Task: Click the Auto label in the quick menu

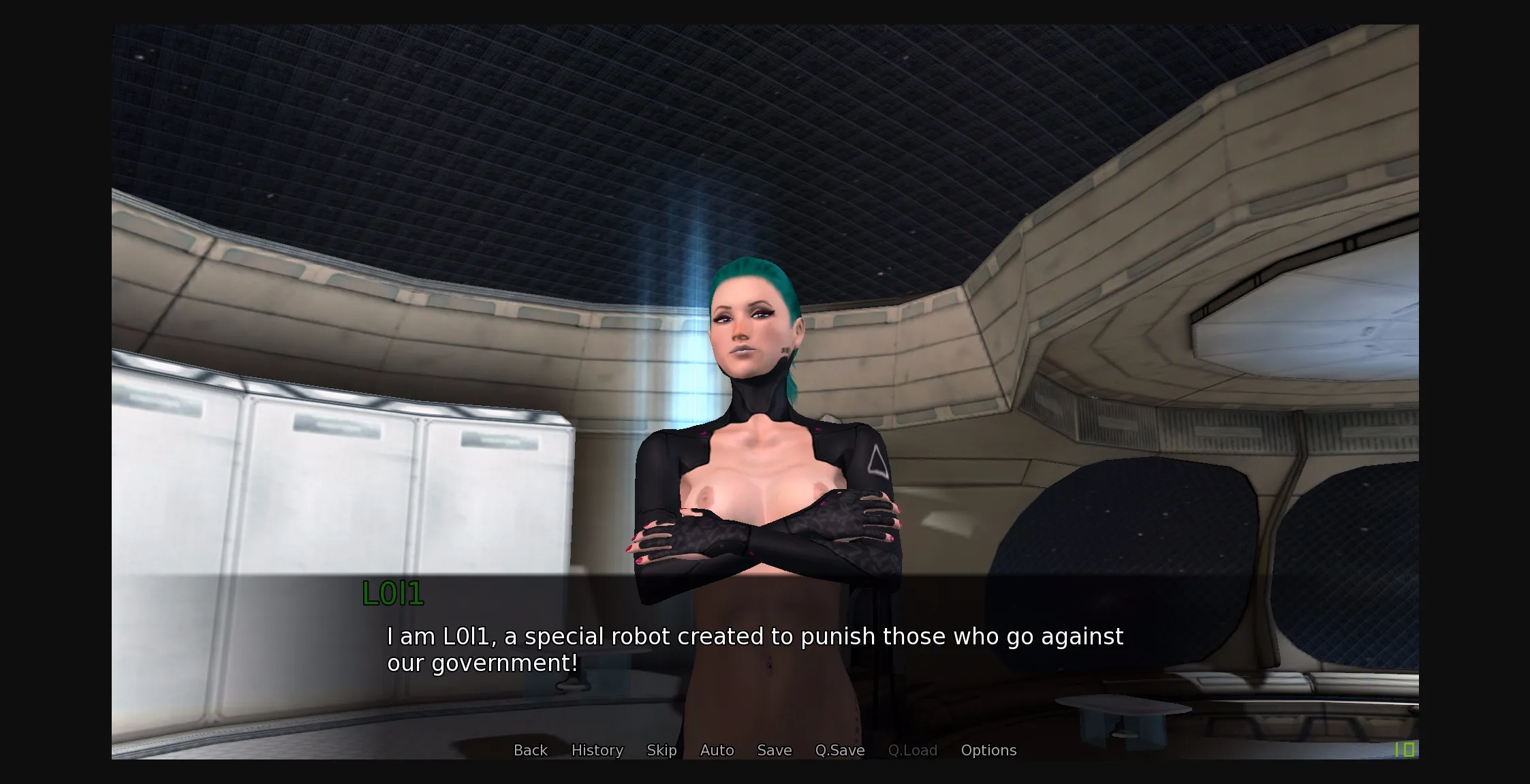Action: [716, 750]
